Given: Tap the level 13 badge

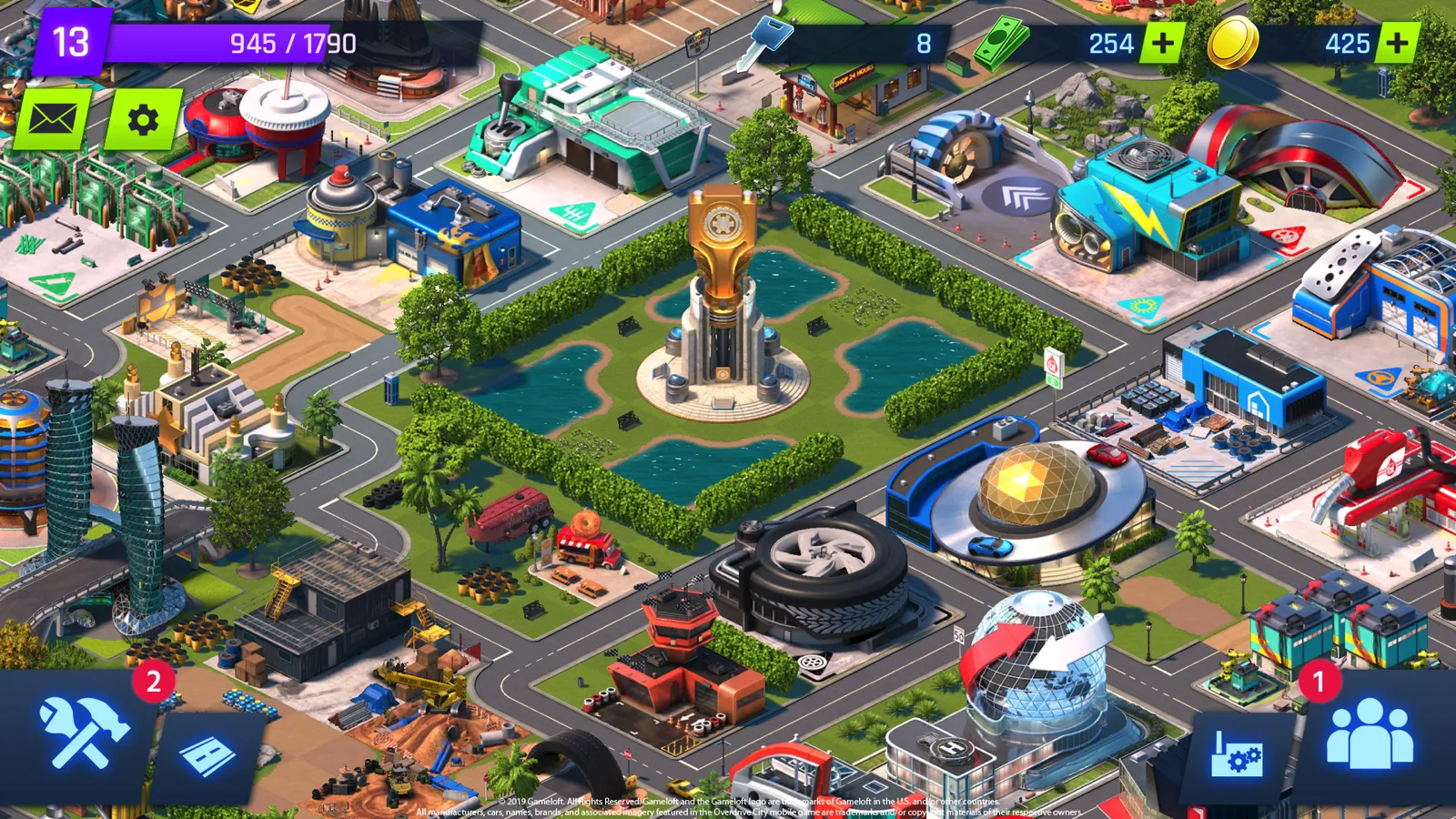Looking at the screenshot, I should 71,41.
